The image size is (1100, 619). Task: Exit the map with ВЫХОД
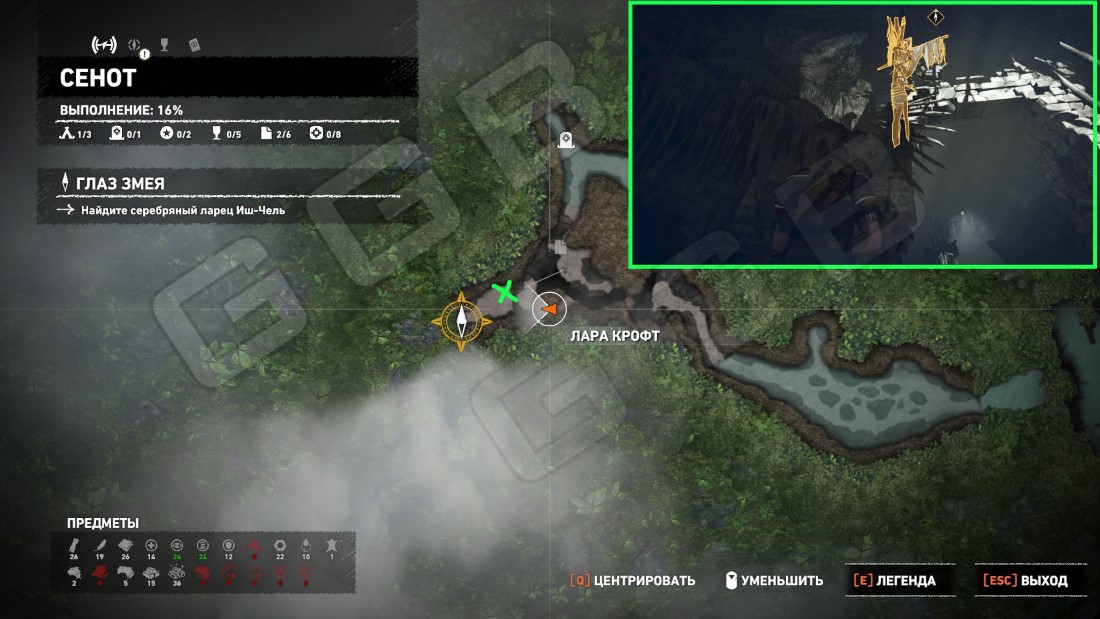point(1025,580)
